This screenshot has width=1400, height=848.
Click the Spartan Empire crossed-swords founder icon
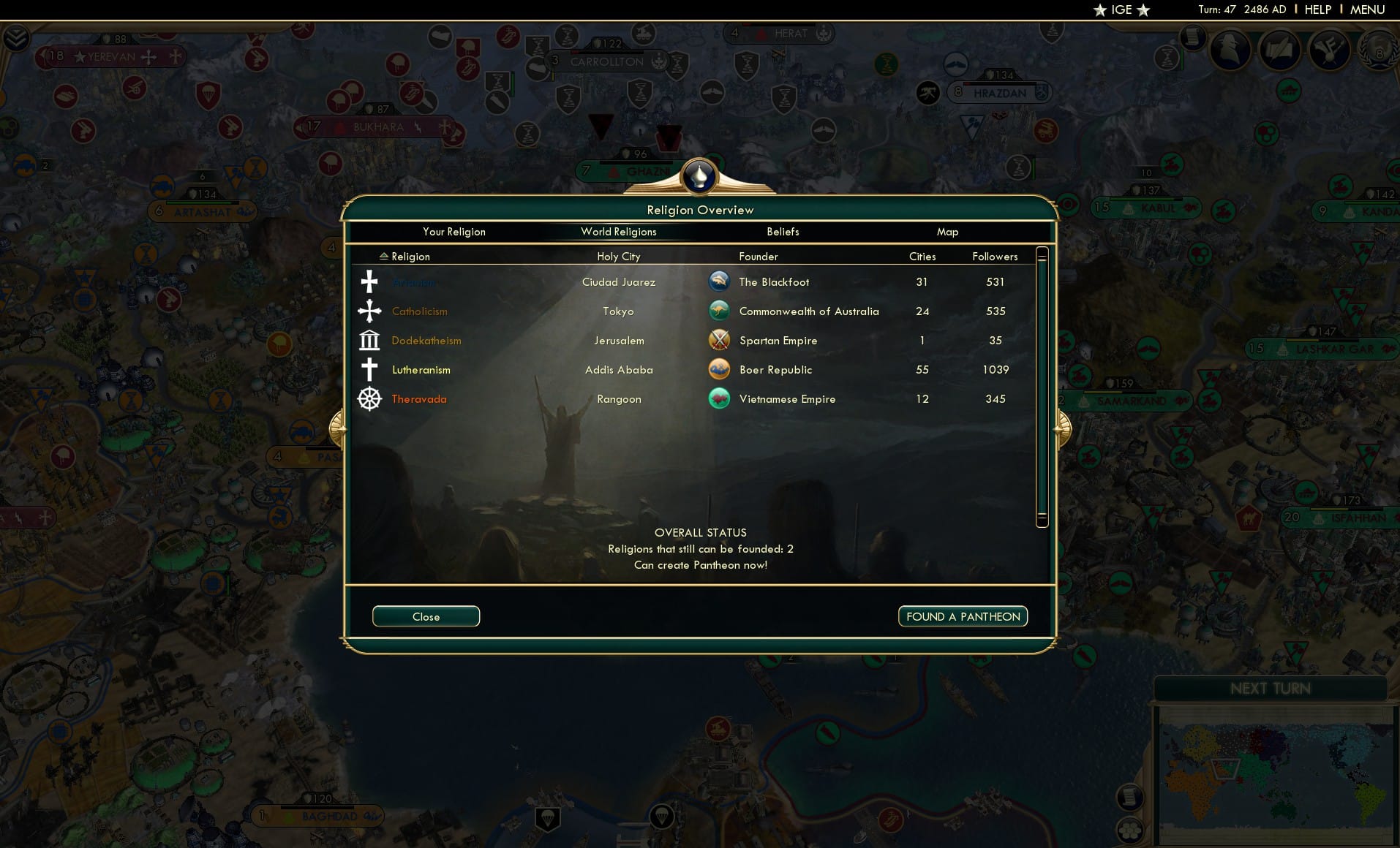point(720,339)
